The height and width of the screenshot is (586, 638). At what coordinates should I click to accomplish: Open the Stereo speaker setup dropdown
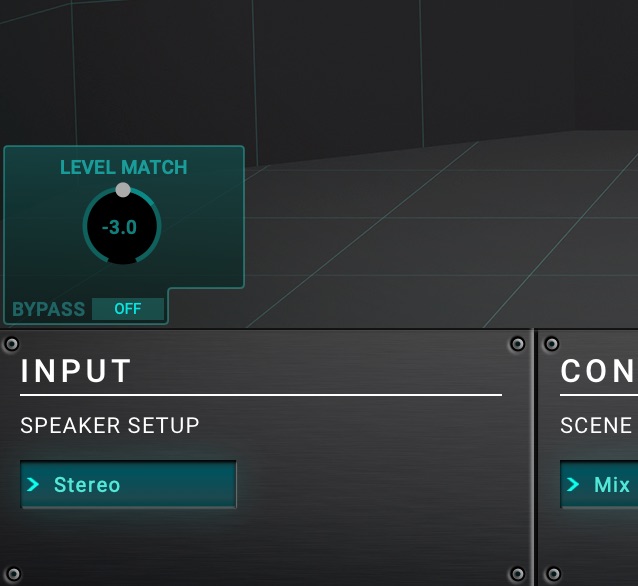[x=128, y=485]
